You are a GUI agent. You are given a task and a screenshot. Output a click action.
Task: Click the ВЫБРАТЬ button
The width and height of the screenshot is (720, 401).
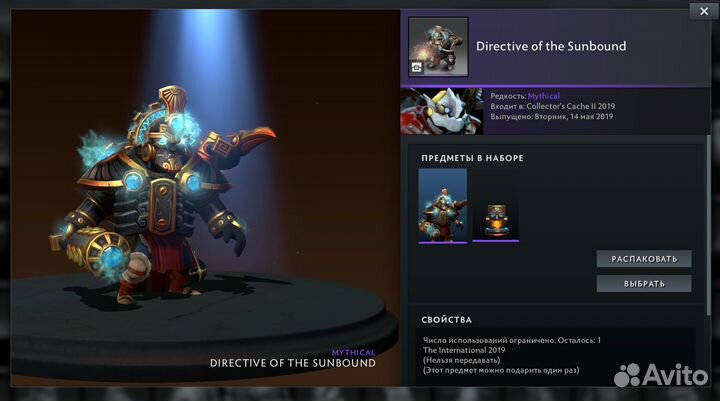click(x=644, y=283)
